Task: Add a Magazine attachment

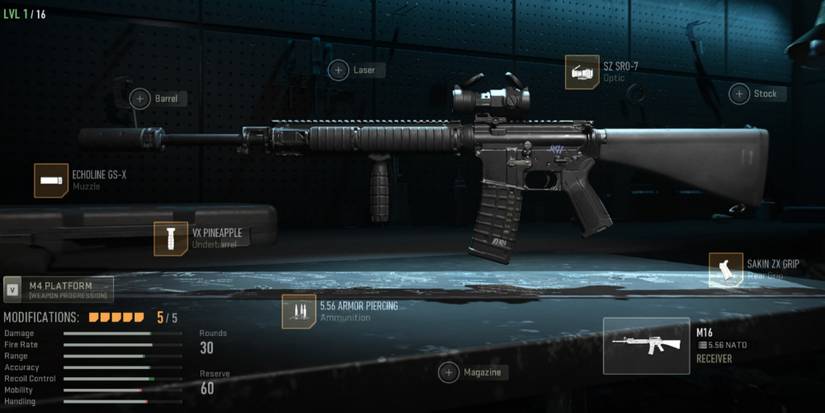Action: pyautogui.click(x=449, y=372)
